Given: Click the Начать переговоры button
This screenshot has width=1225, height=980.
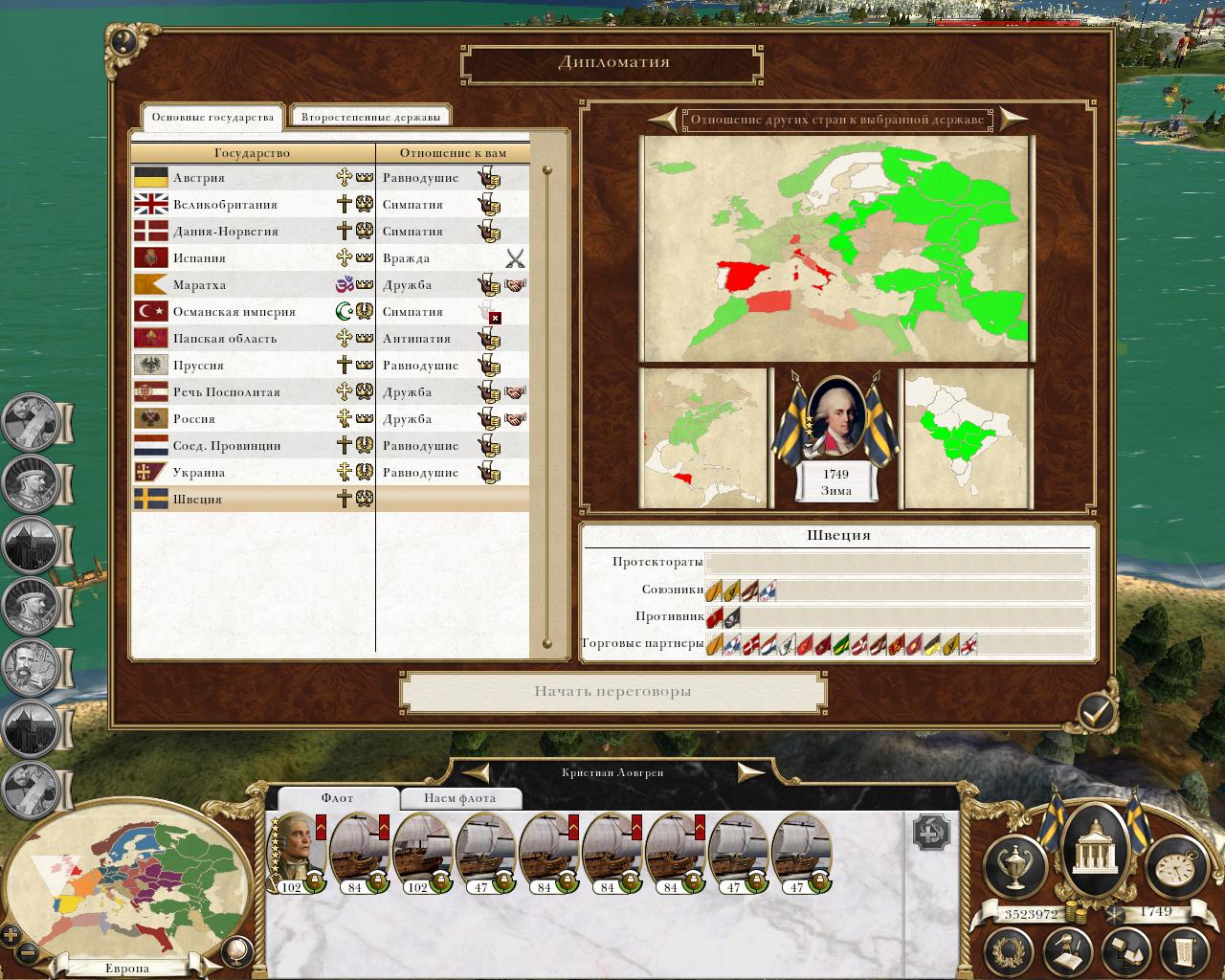Looking at the screenshot, I should tap(612, 692).
